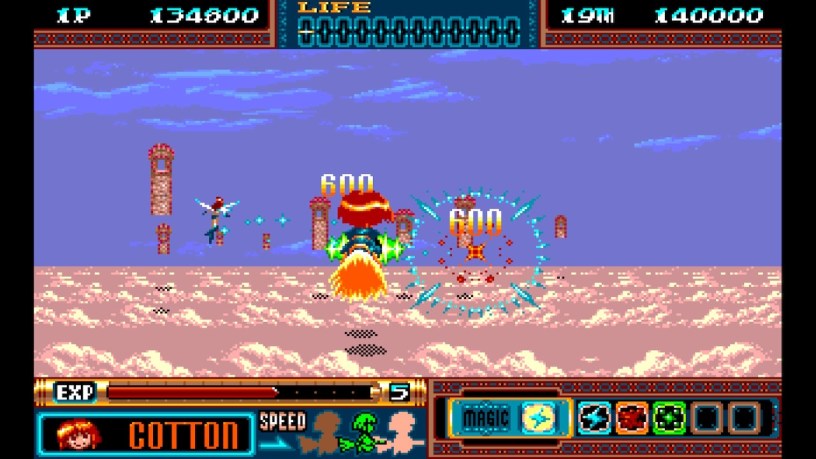Choose the blue lightning magic stock slot
Image resolution: width=816 pixels, height=459 pixels.
592,418
